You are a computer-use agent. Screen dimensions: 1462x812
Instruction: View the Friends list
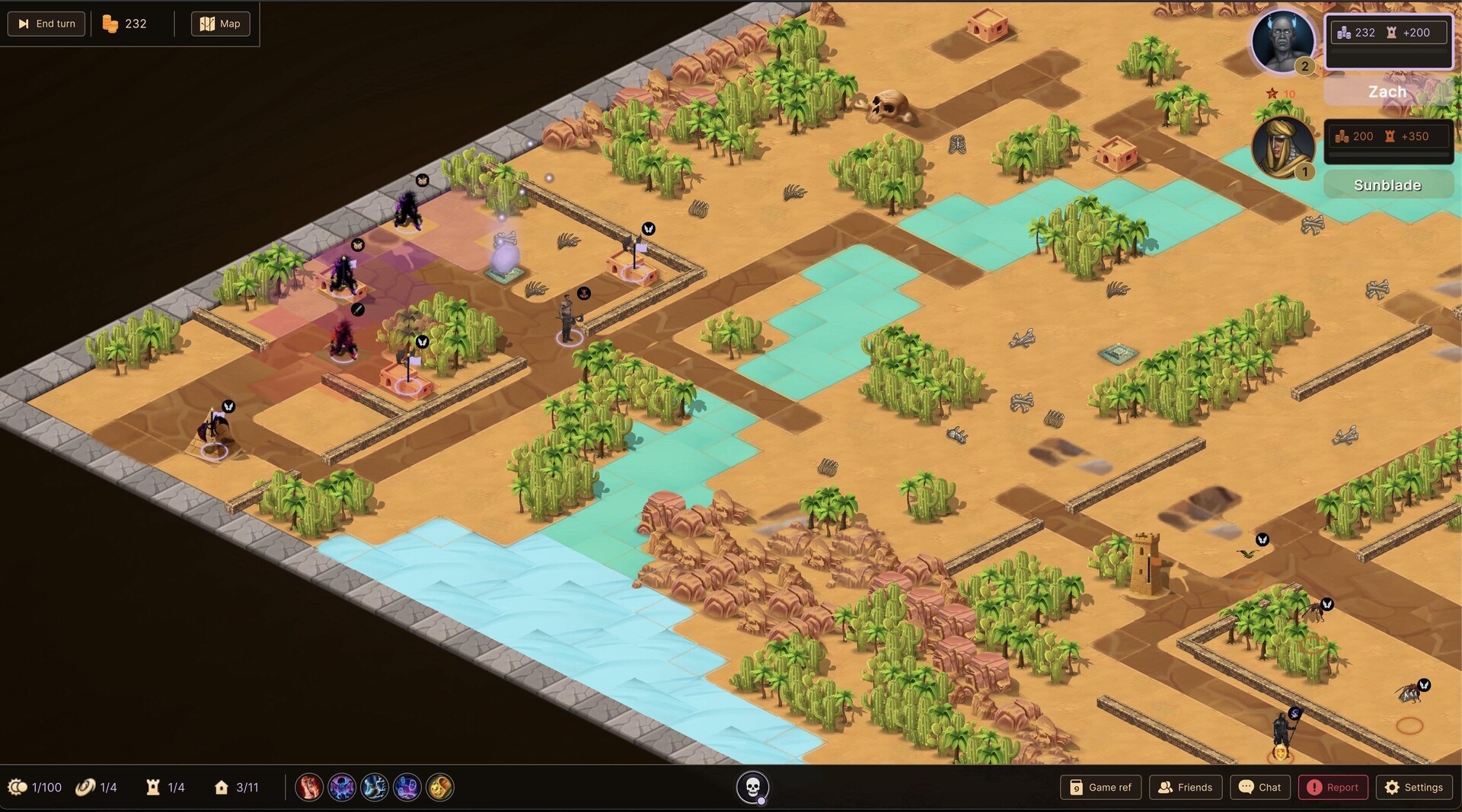pos(1186,788)
